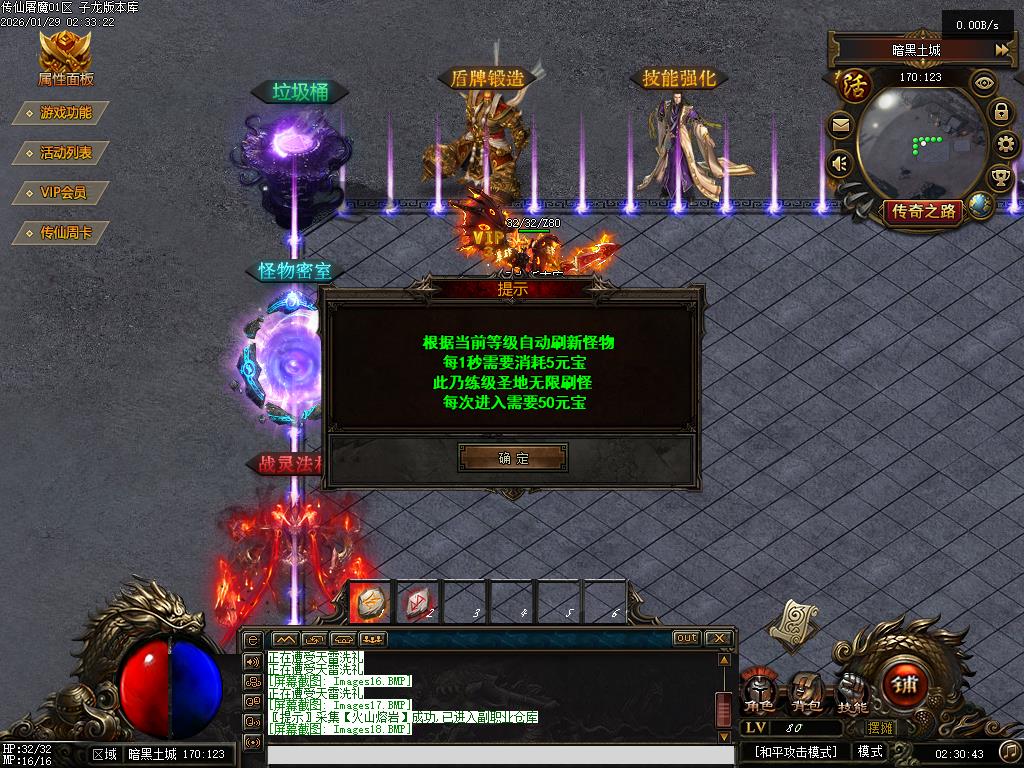Open the mail envelope icon
1024x768 pixels.
pos(840,126)
